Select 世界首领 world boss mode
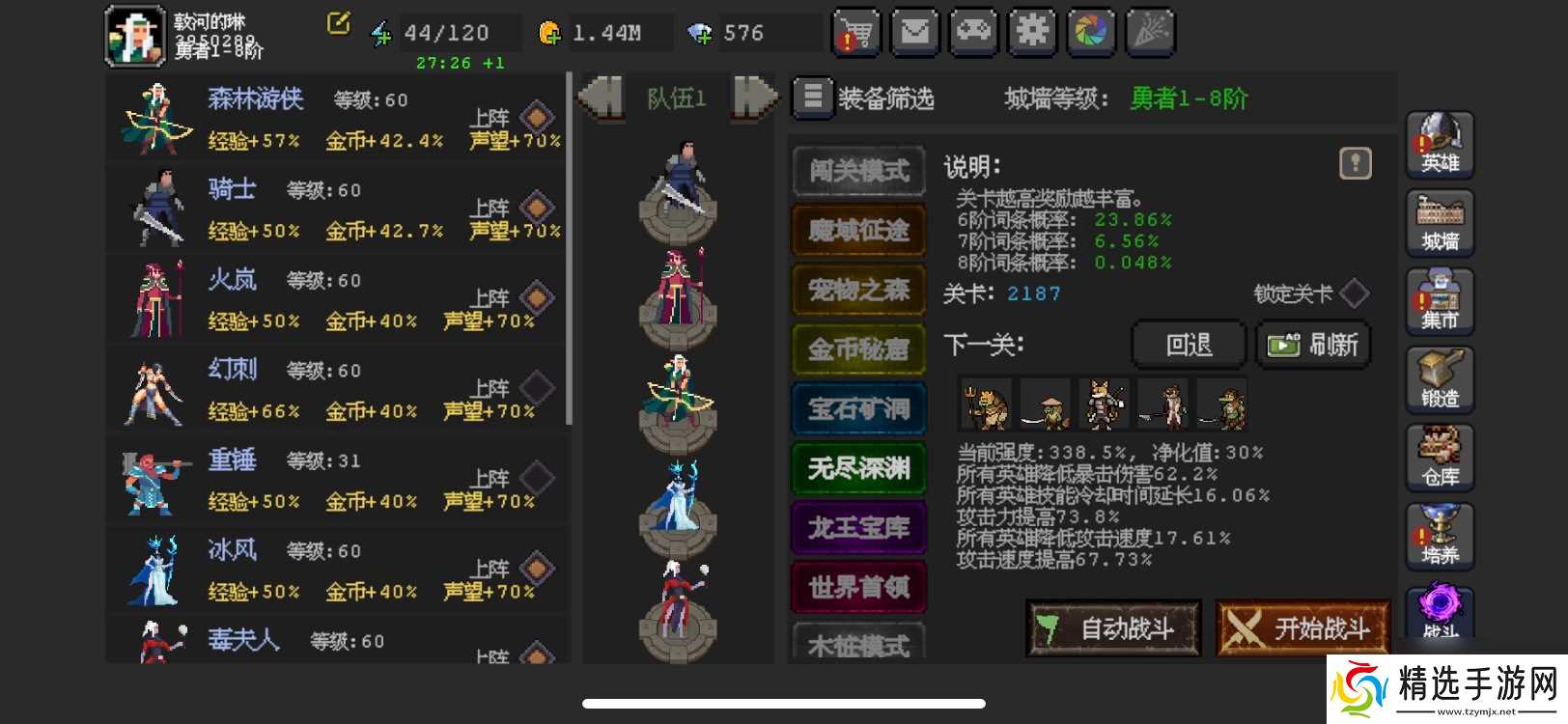 pos(857,587)
